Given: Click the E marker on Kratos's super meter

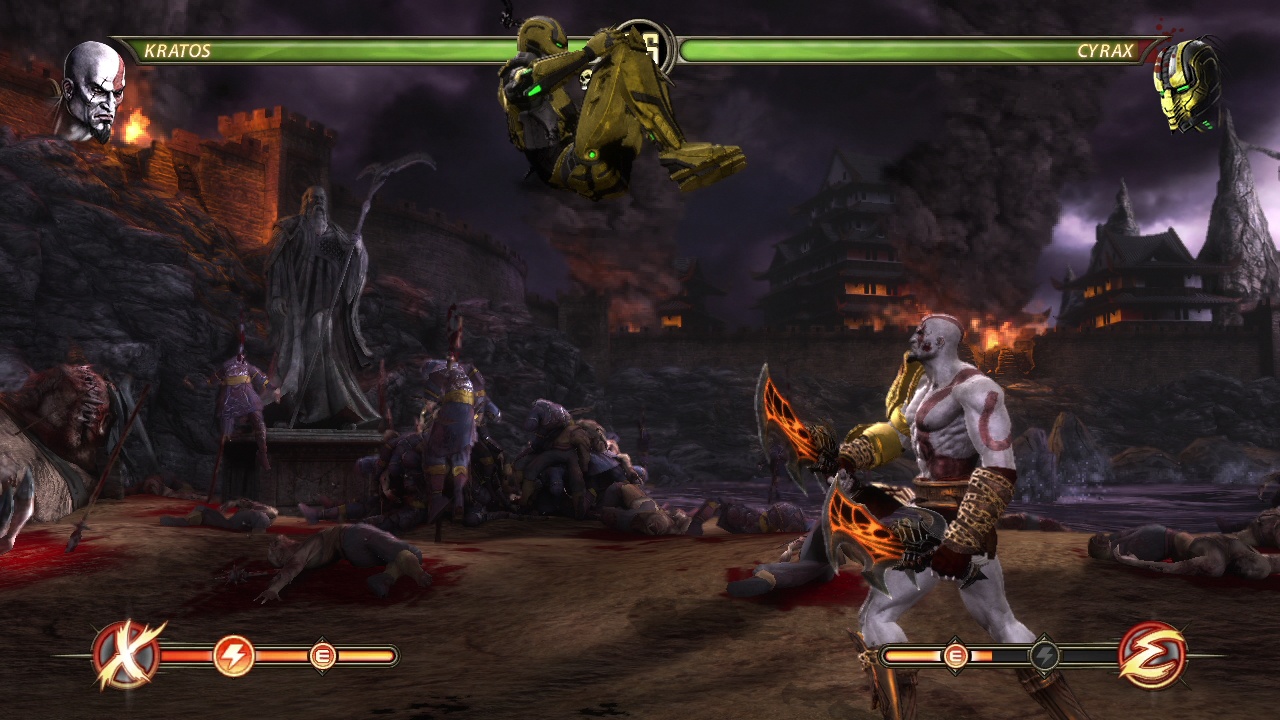Looking at the screenshot, I should pyautogui.click(x=322, y=656).
